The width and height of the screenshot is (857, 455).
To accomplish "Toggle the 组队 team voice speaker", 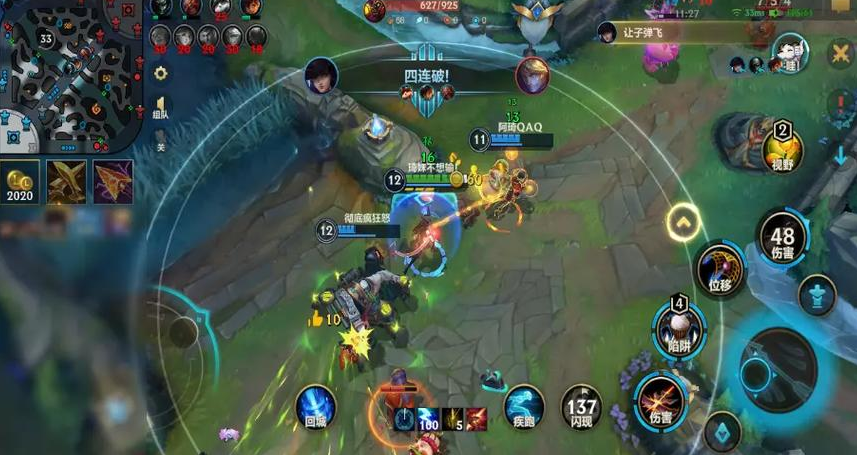I will point(160,107).
